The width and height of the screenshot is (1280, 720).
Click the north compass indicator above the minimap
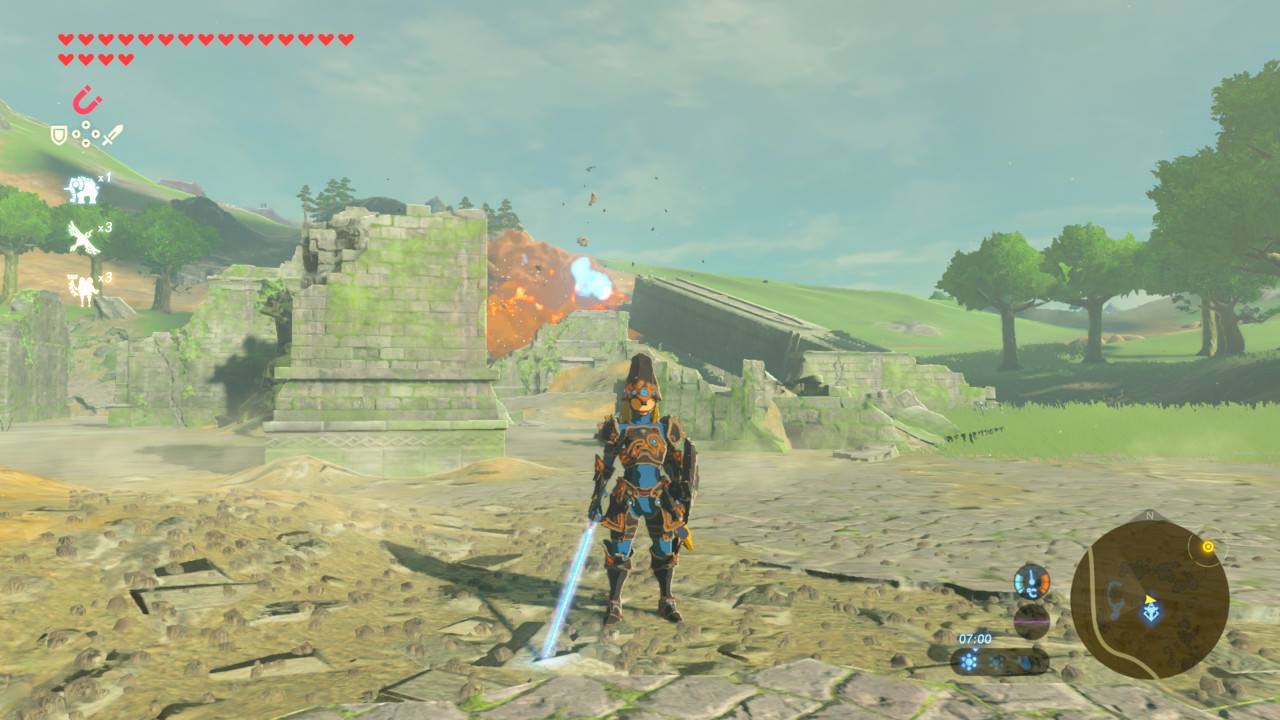(x=1148, y=516)
